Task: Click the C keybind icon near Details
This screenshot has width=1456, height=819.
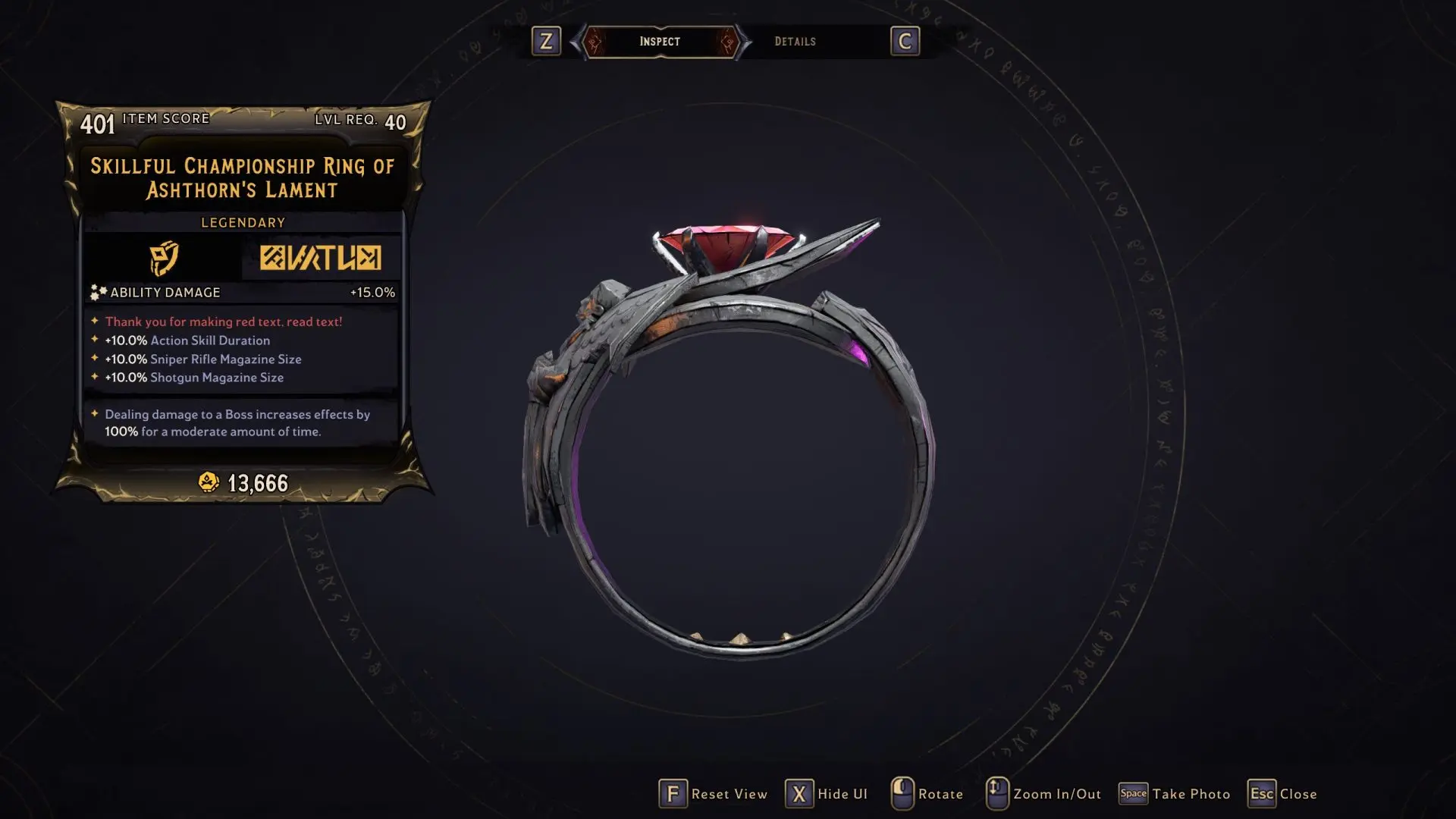Action: click(x=905, y=42)
